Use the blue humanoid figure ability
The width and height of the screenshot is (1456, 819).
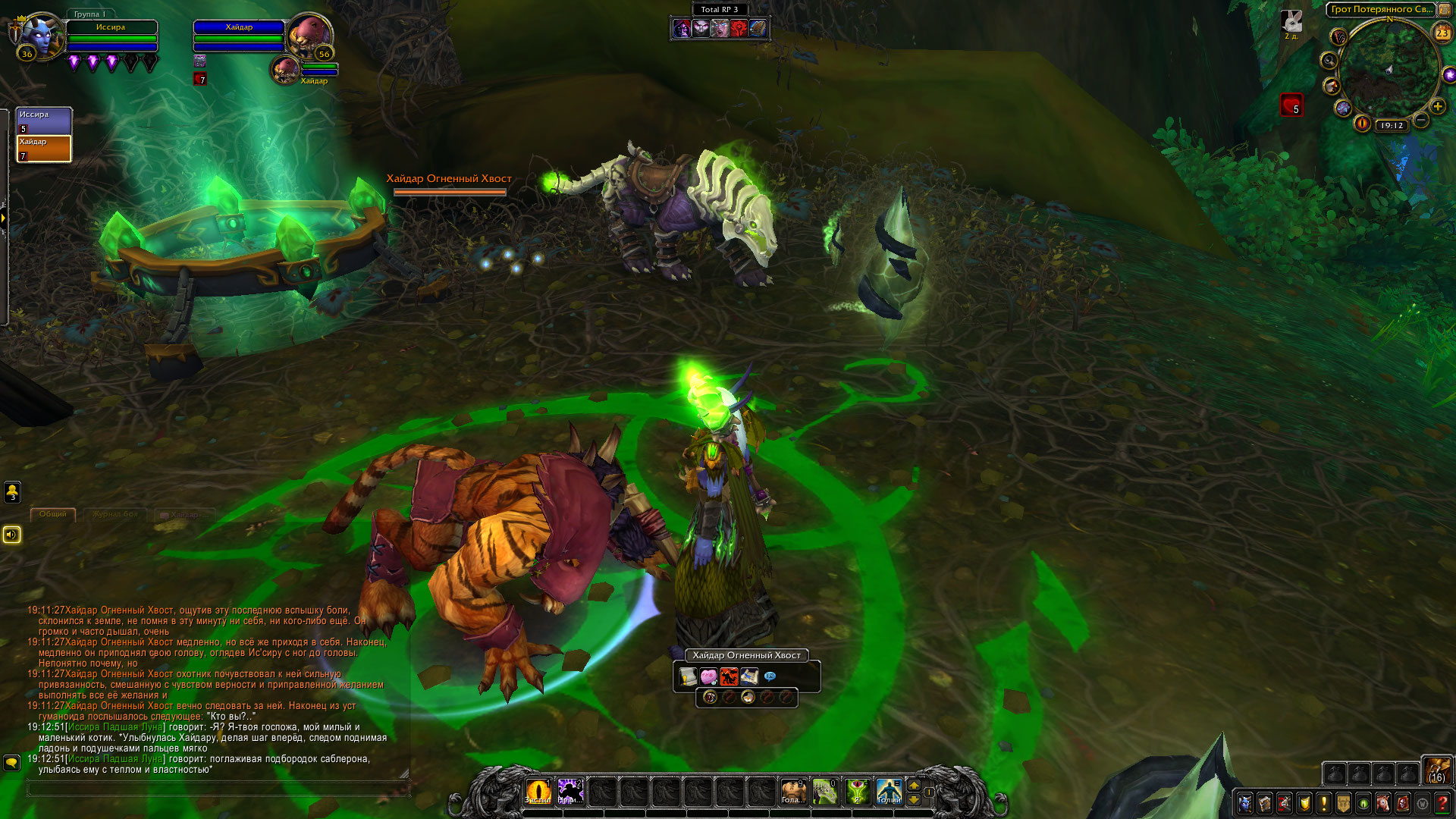888,792
